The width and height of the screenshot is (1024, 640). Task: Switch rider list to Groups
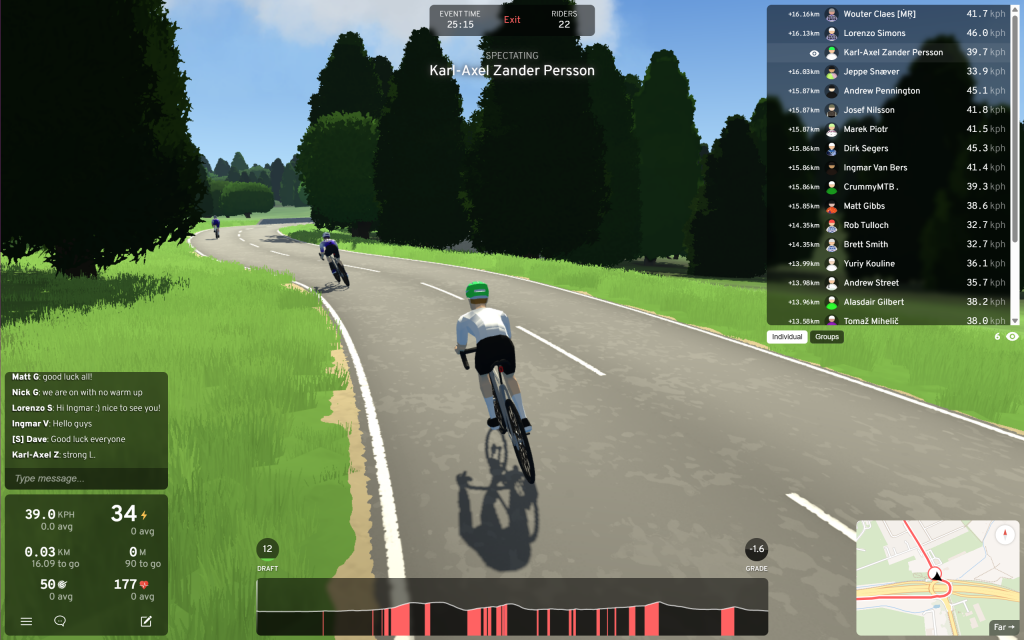827,337
